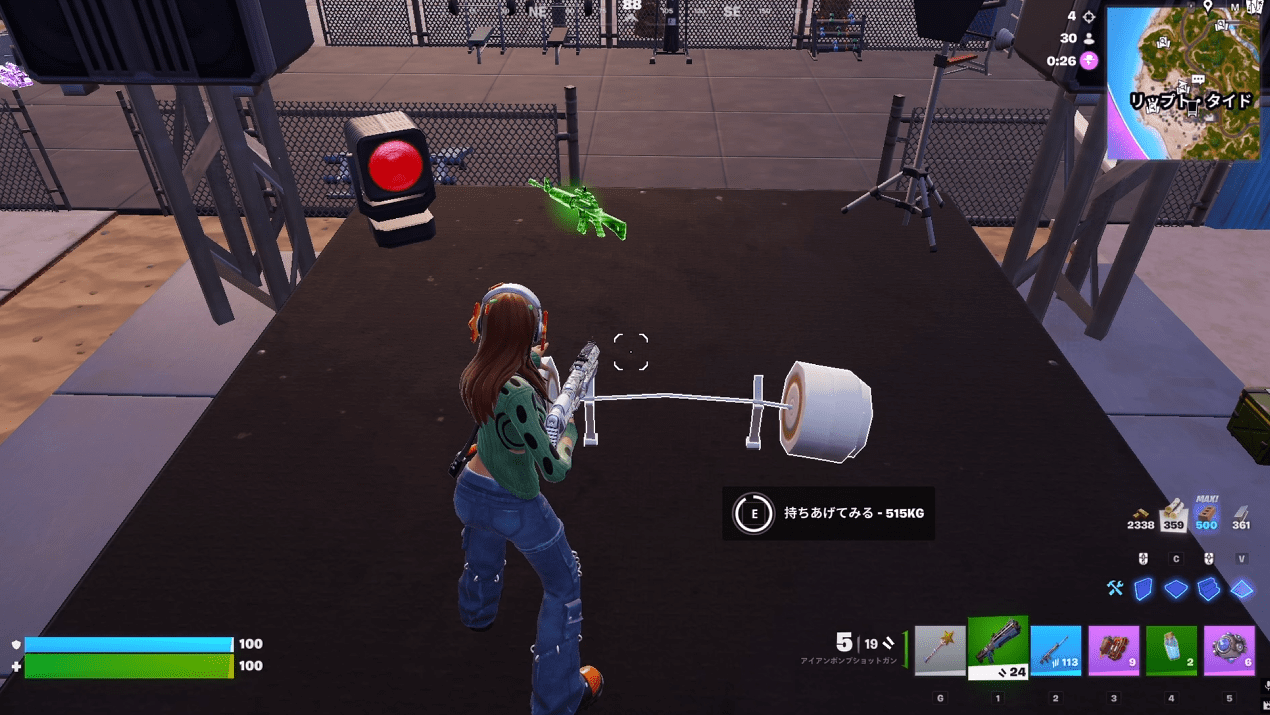Screen dimensions: 1270x715
Task: Select the wall building piece
Action: pos(1143,589)
